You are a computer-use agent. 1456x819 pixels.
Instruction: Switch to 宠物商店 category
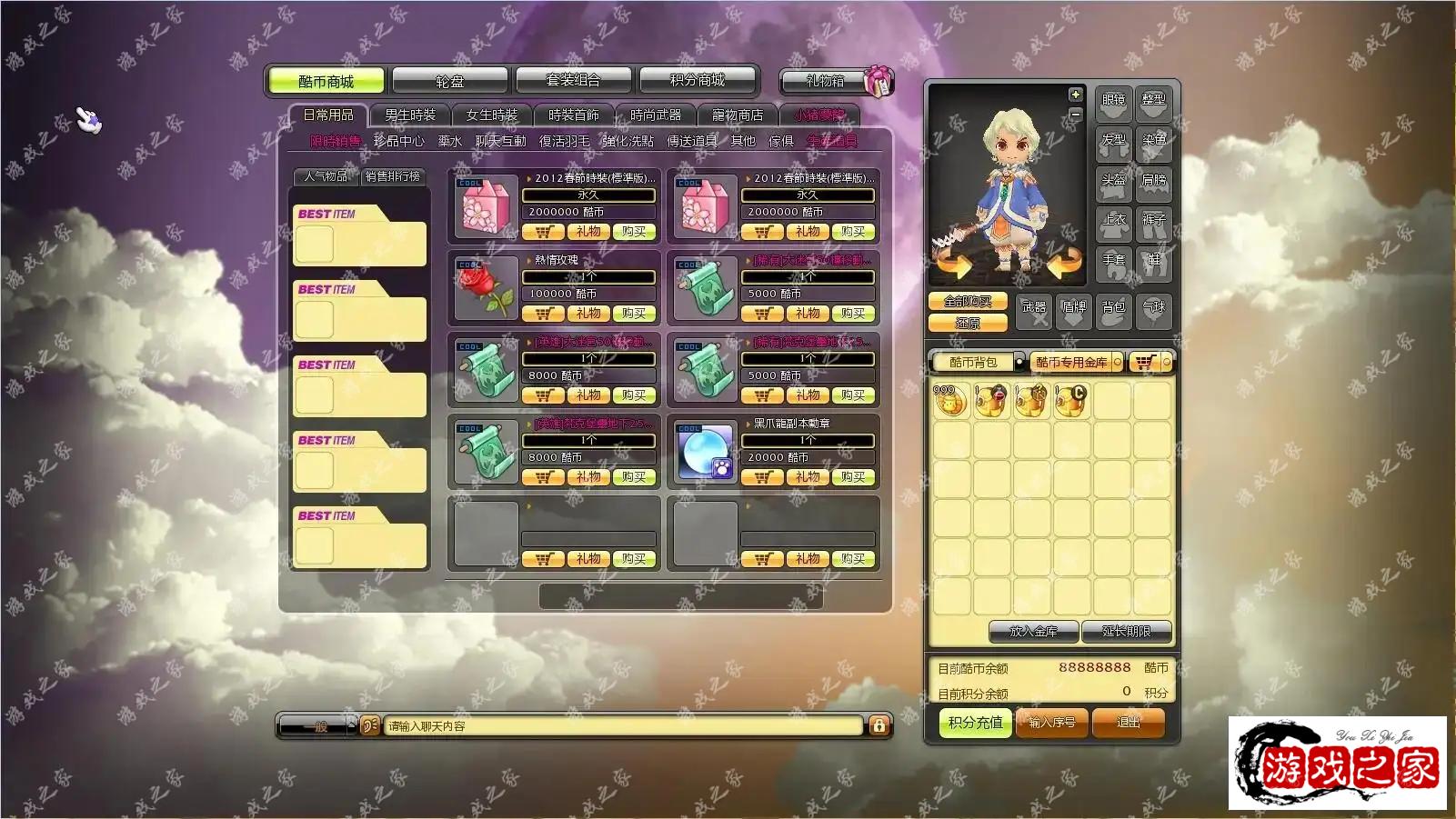point(738,115)
